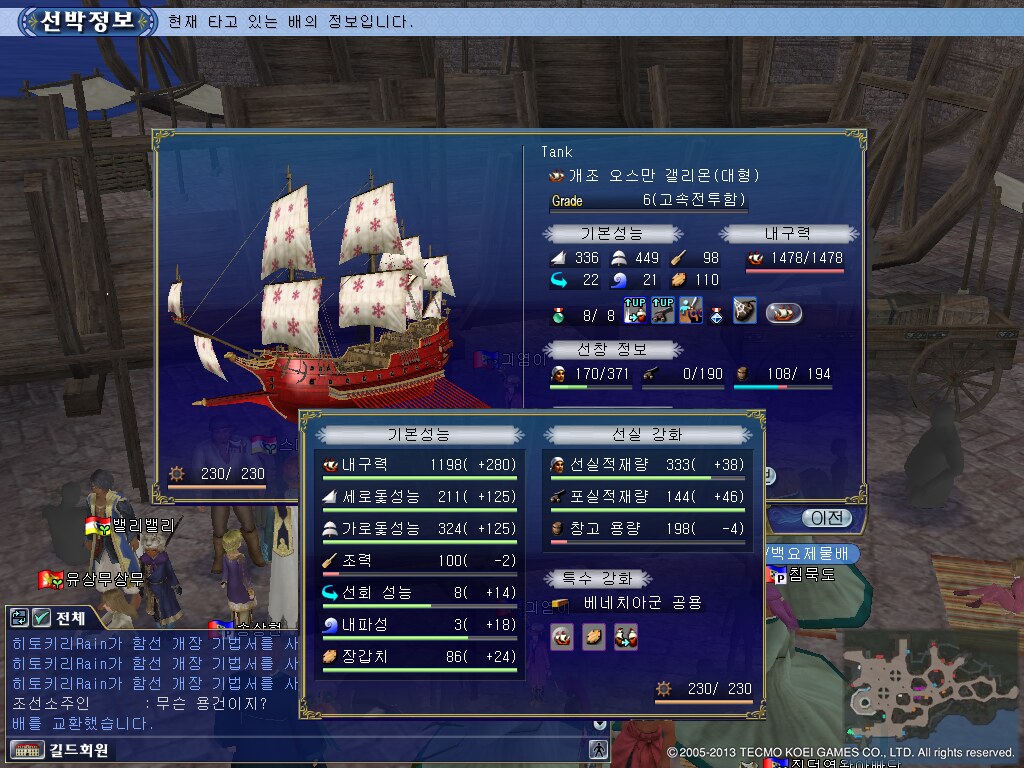
Task: Select the supply transfer UP skill icon
Action: click(635, 311)
